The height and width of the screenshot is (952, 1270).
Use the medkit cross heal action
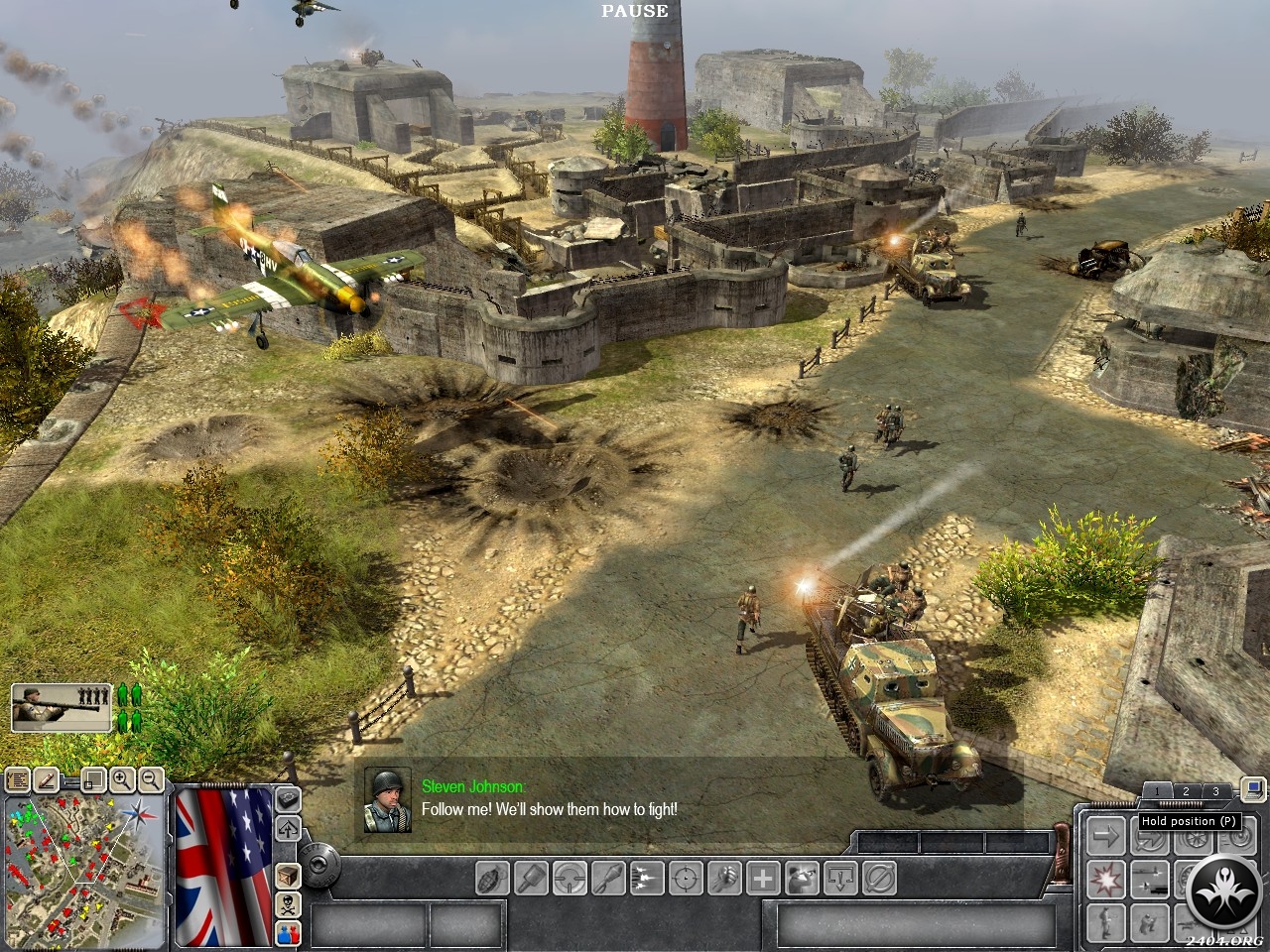pyautogui.click(x=763, y=878)
